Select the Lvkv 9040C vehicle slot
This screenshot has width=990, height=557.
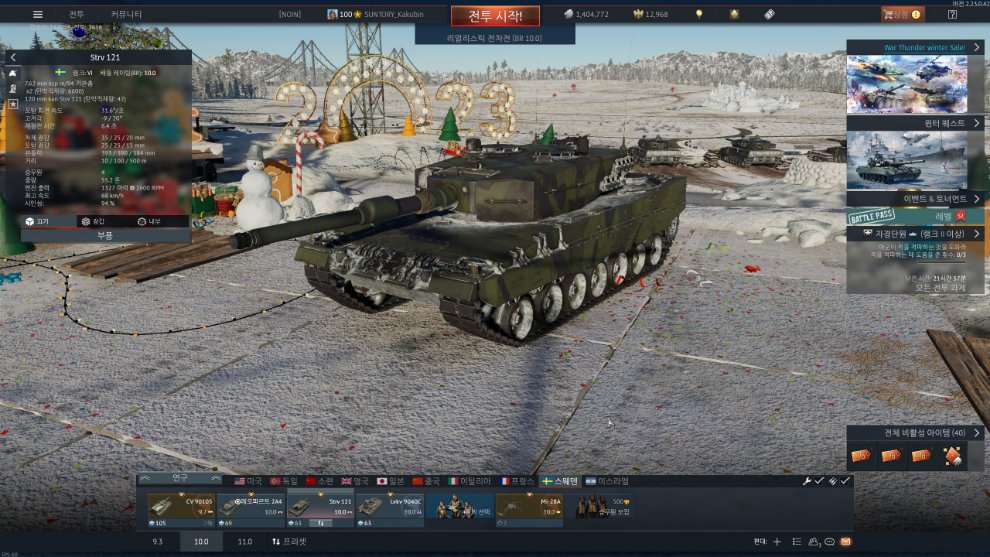(390, 507)
